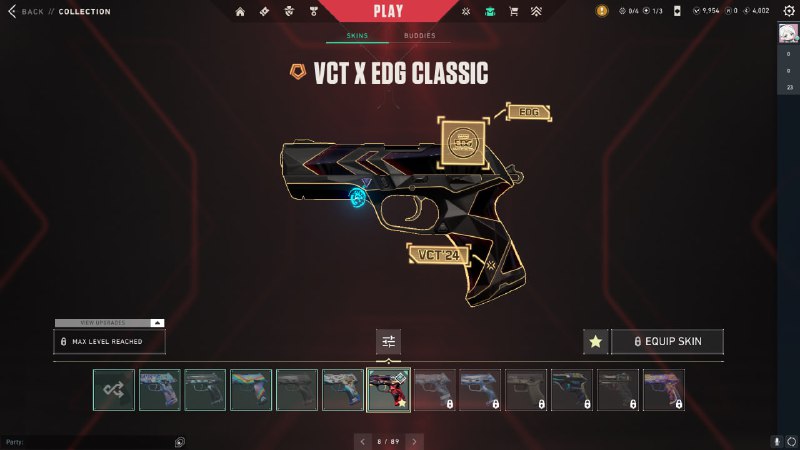Go to the next page of skins
Viewport: 800px width, 450px height.
[414, 441]
